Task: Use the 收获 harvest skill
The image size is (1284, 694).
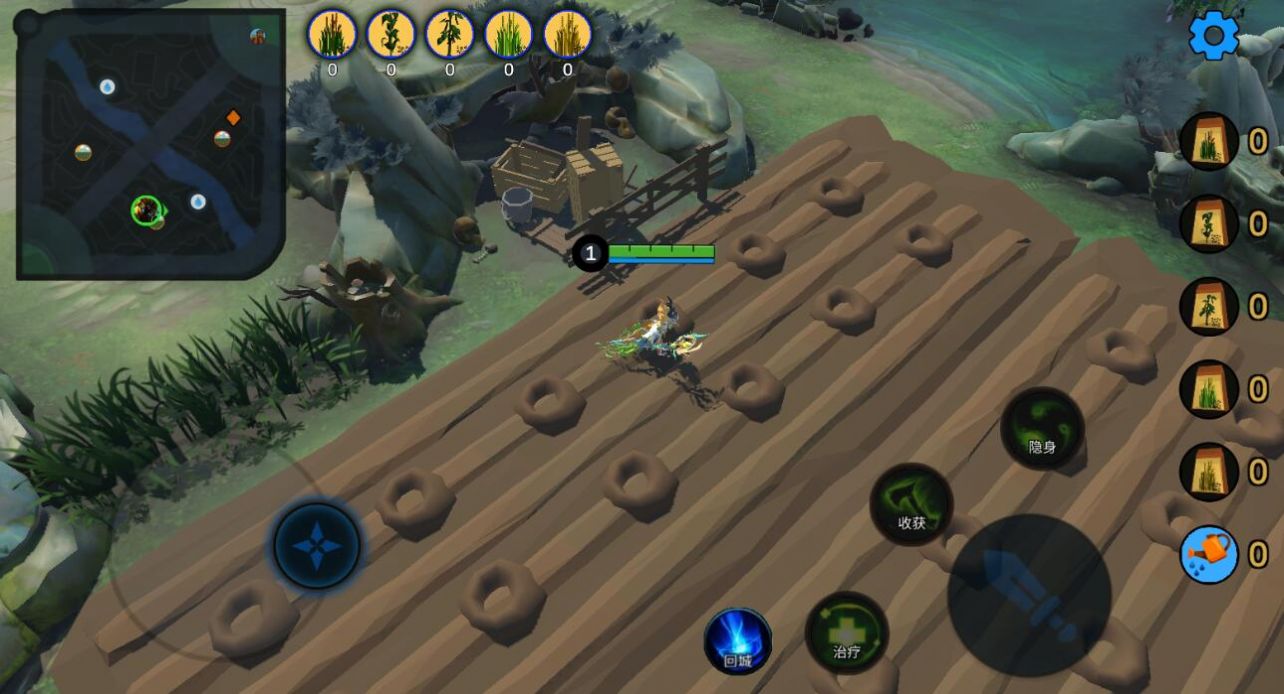Action: [x=911, y=504]
